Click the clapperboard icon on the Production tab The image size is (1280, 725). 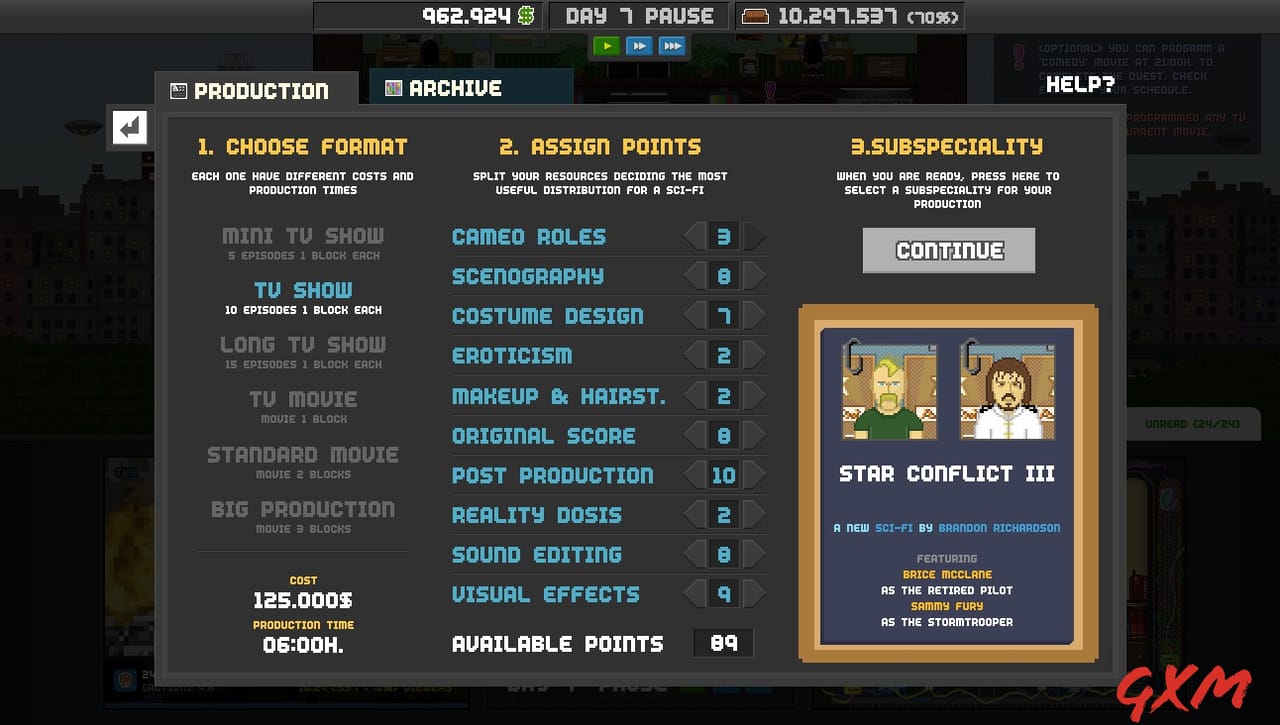click(180, 90)
